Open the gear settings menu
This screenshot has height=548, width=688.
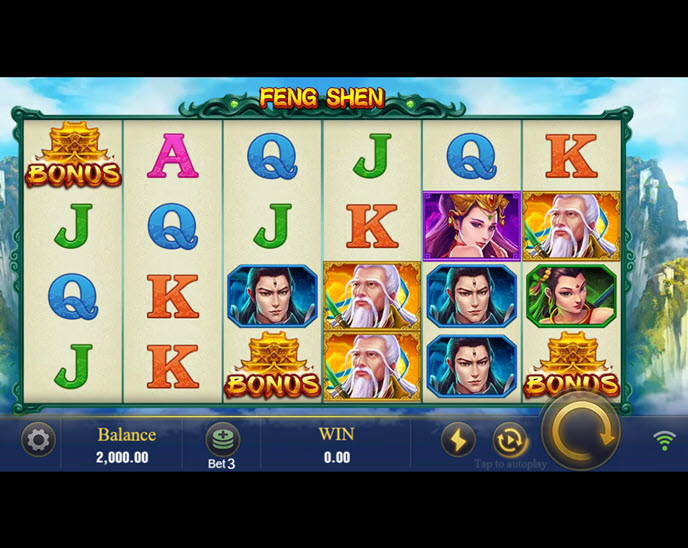tap(38, 440)
